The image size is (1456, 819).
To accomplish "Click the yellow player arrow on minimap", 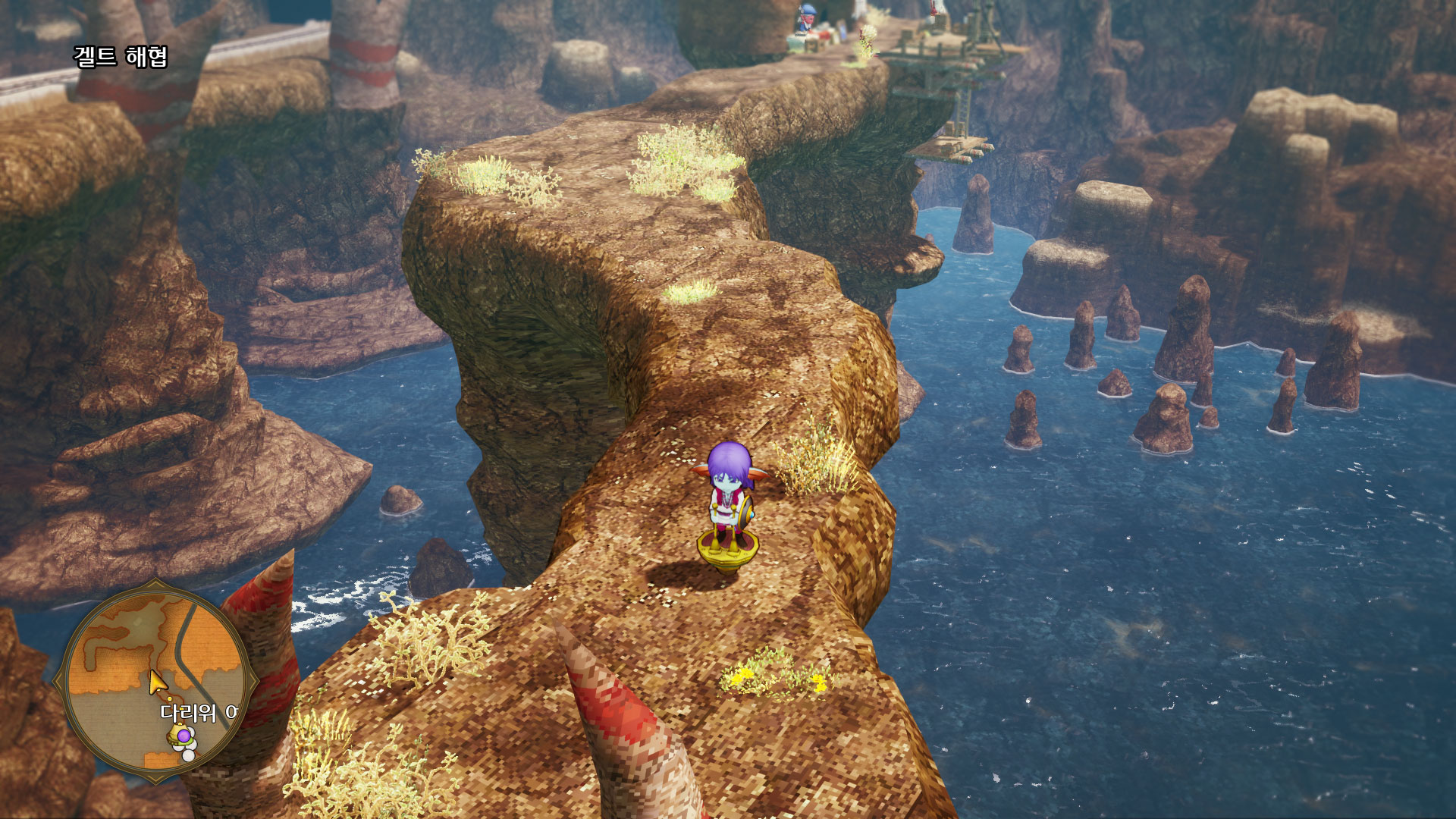I will [157, 682].
